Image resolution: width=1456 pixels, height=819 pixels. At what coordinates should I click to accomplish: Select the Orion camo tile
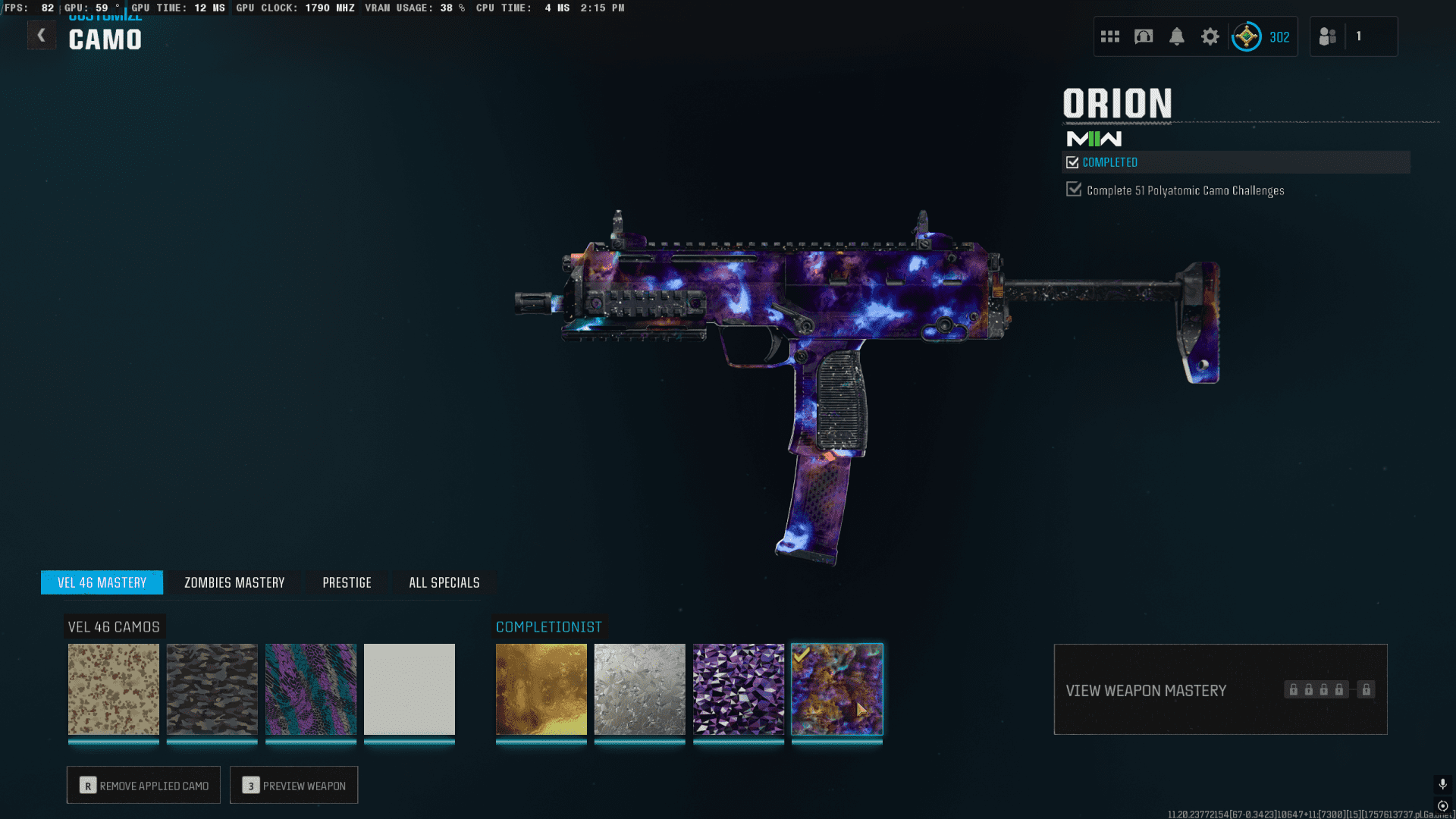[x=837, y=689]
